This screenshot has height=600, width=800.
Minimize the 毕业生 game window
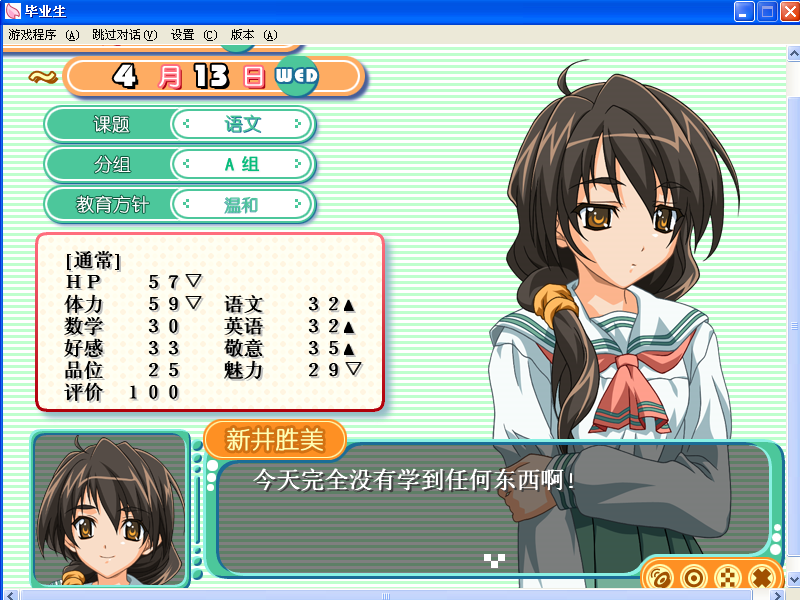click(745, 12)
